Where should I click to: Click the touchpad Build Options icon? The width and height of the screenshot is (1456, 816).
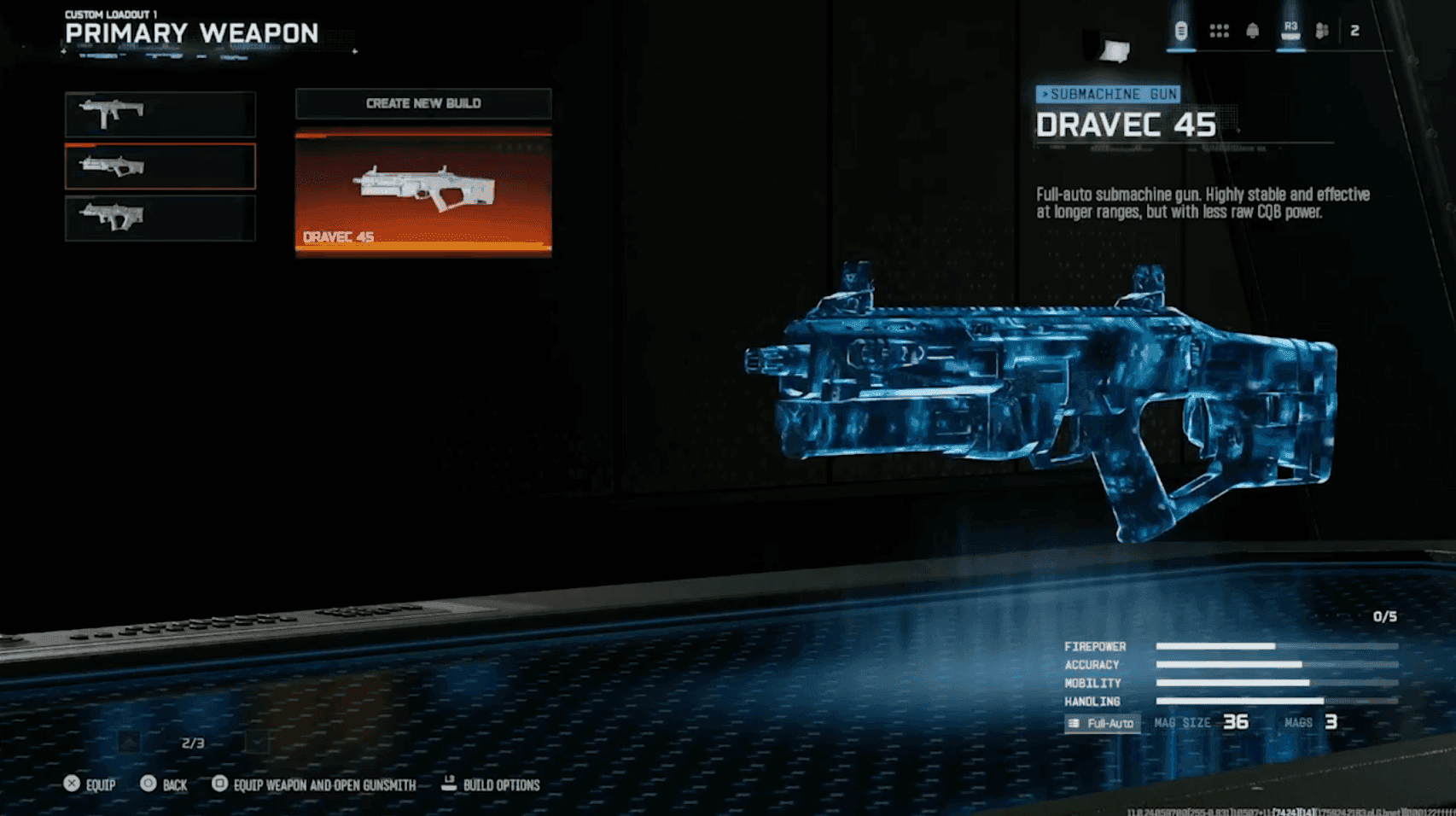[446, 785]
